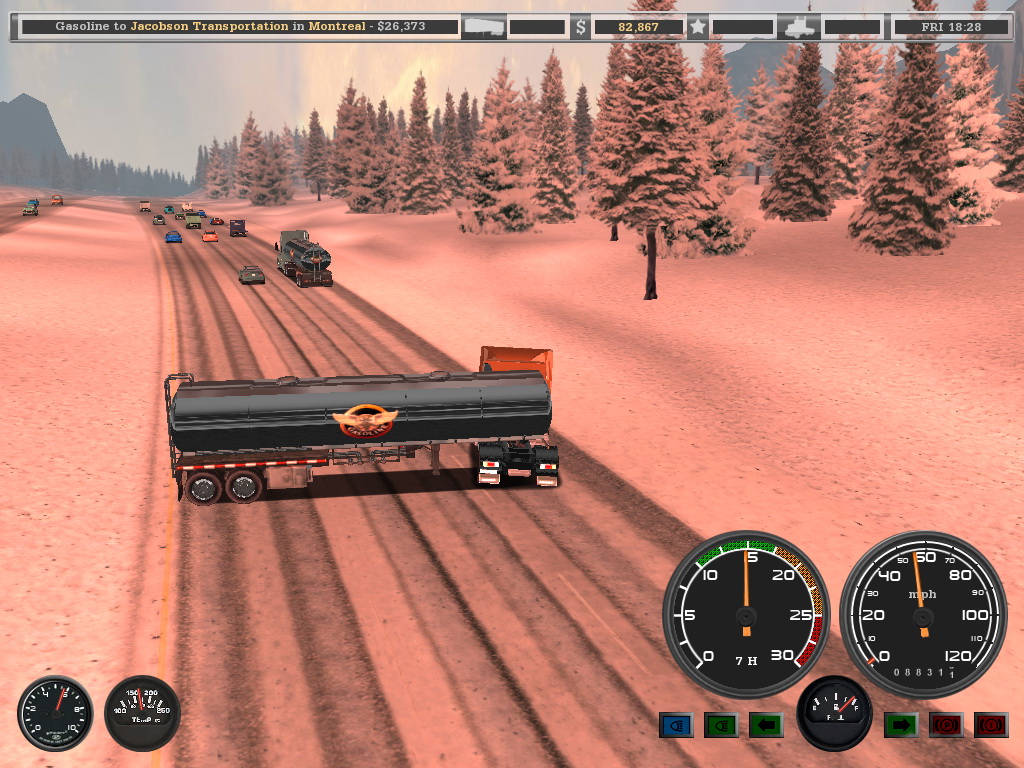The width and height of the screenshot is (1024, 768).
Task: Toggle the red parking brake indicator
Action: (x=946, y=725)
